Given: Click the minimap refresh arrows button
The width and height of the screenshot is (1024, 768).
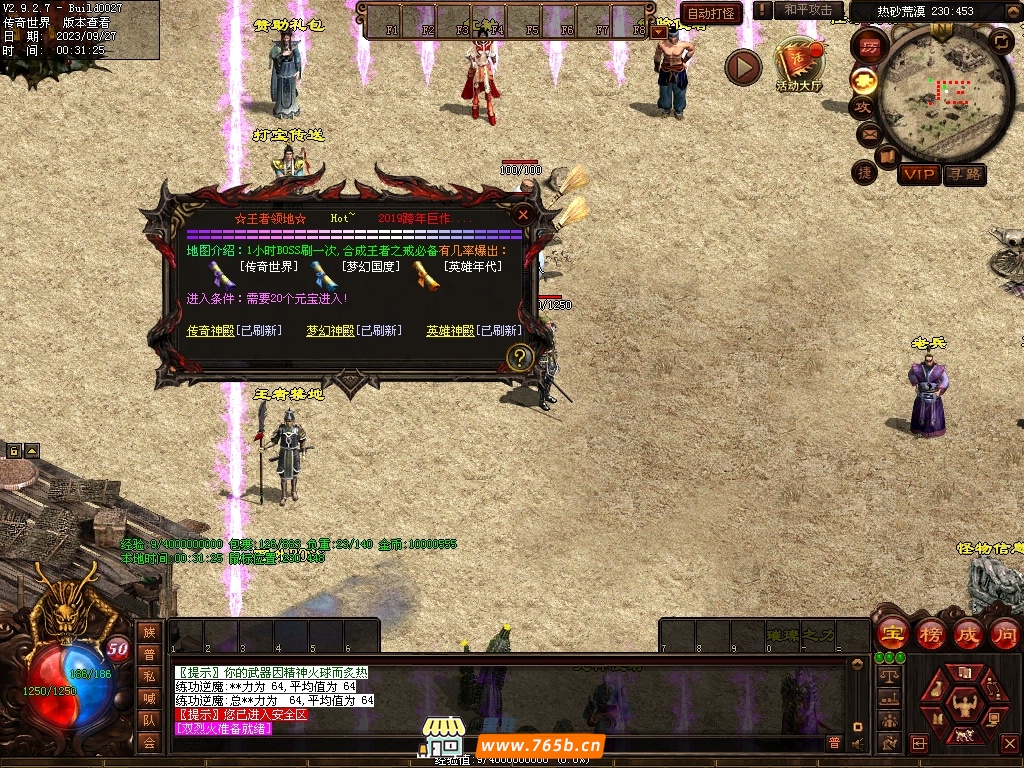Looking at the screenshot, I should 1000,40.
